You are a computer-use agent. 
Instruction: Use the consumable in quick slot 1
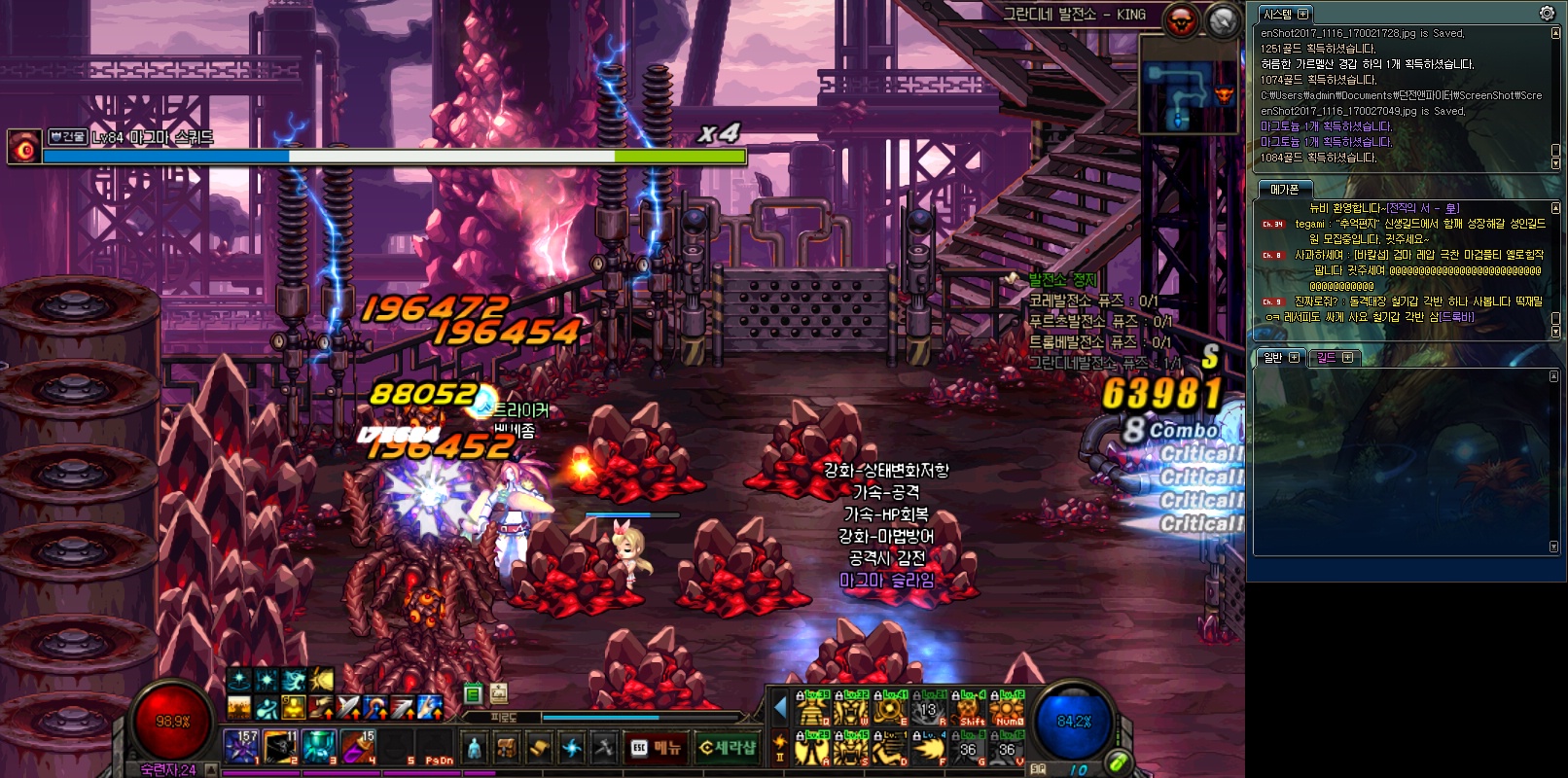[240, 746]
